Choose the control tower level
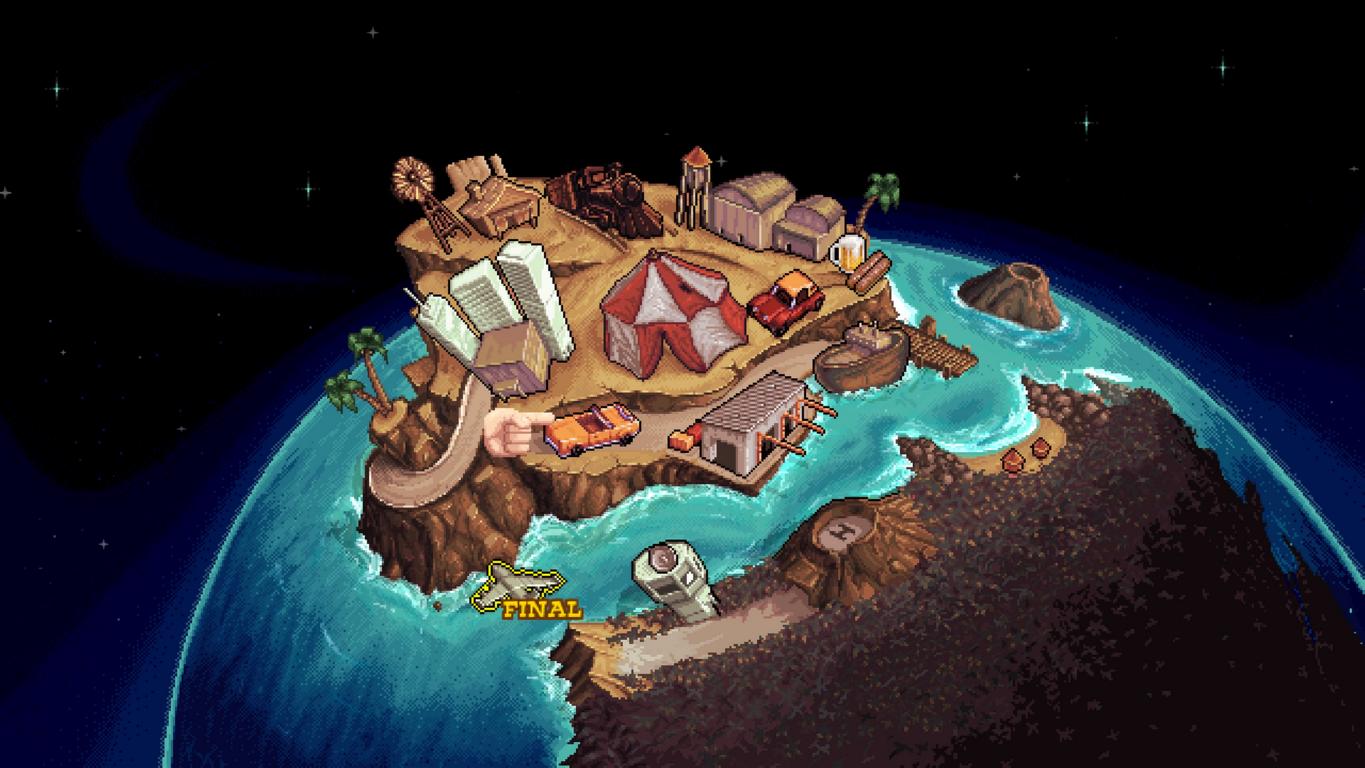The height and width of the screenshot is (768, 1365). [674, 578]
